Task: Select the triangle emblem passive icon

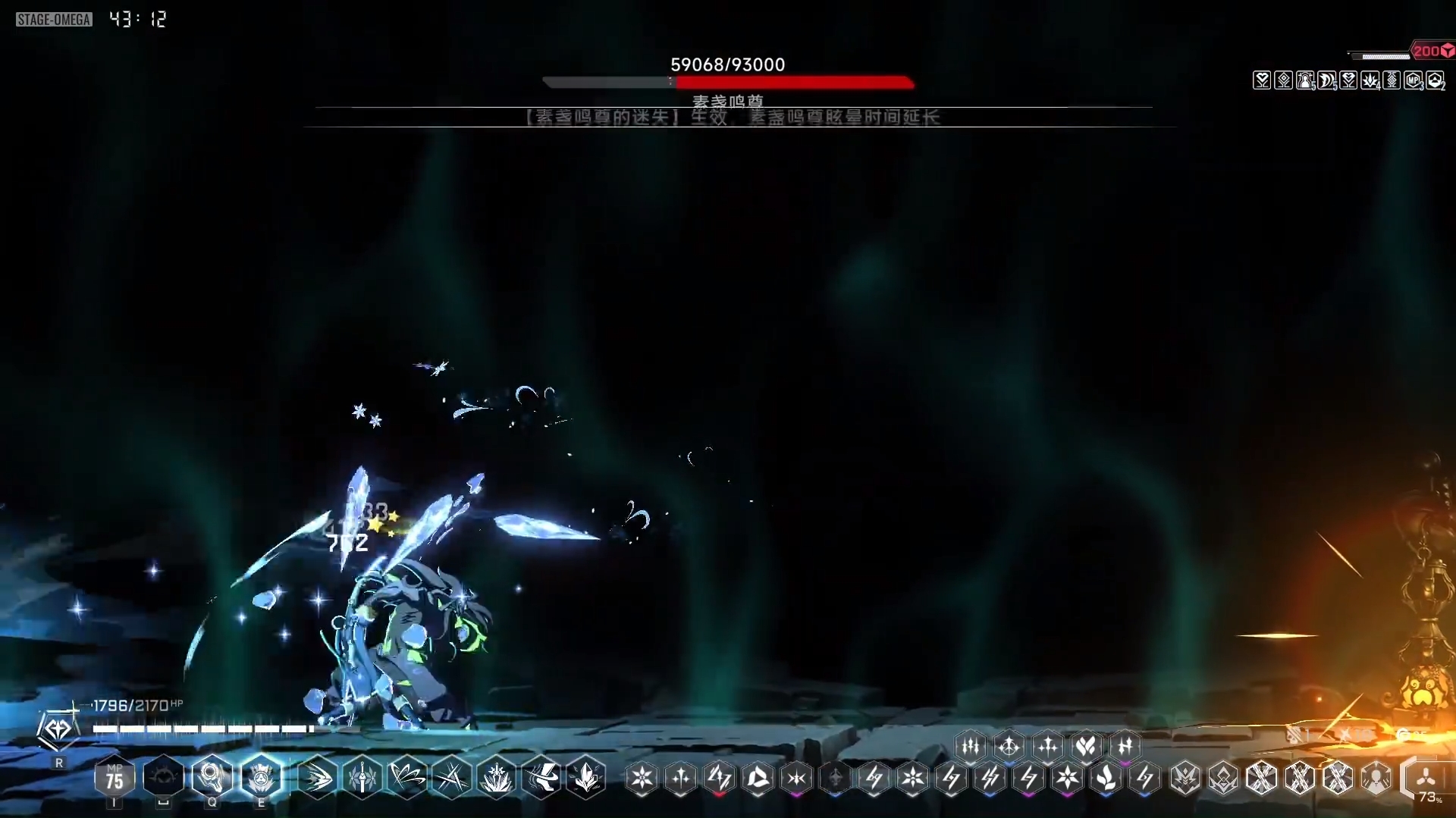Action: coord(758,777)
